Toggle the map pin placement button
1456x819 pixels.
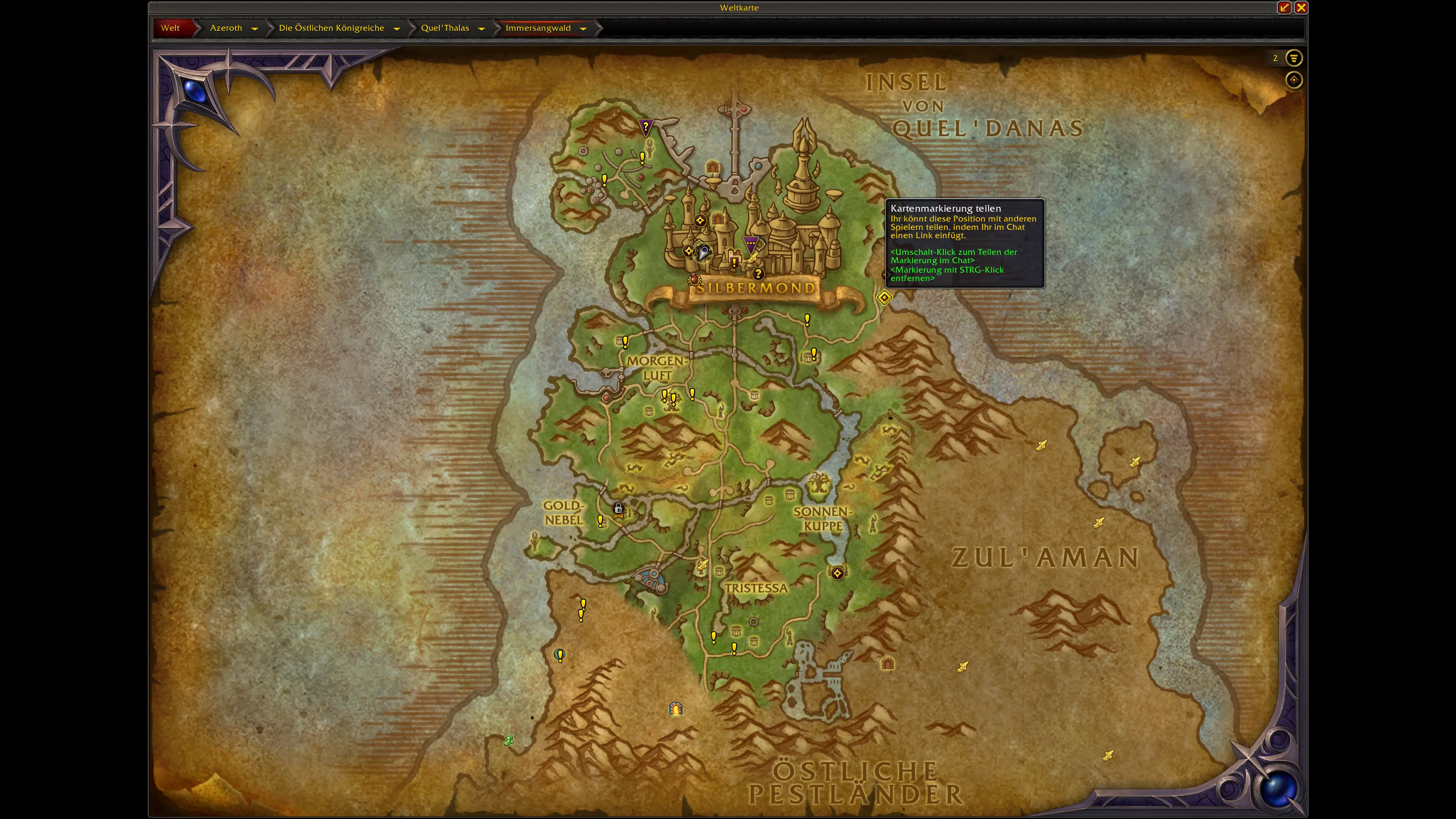1294,80
